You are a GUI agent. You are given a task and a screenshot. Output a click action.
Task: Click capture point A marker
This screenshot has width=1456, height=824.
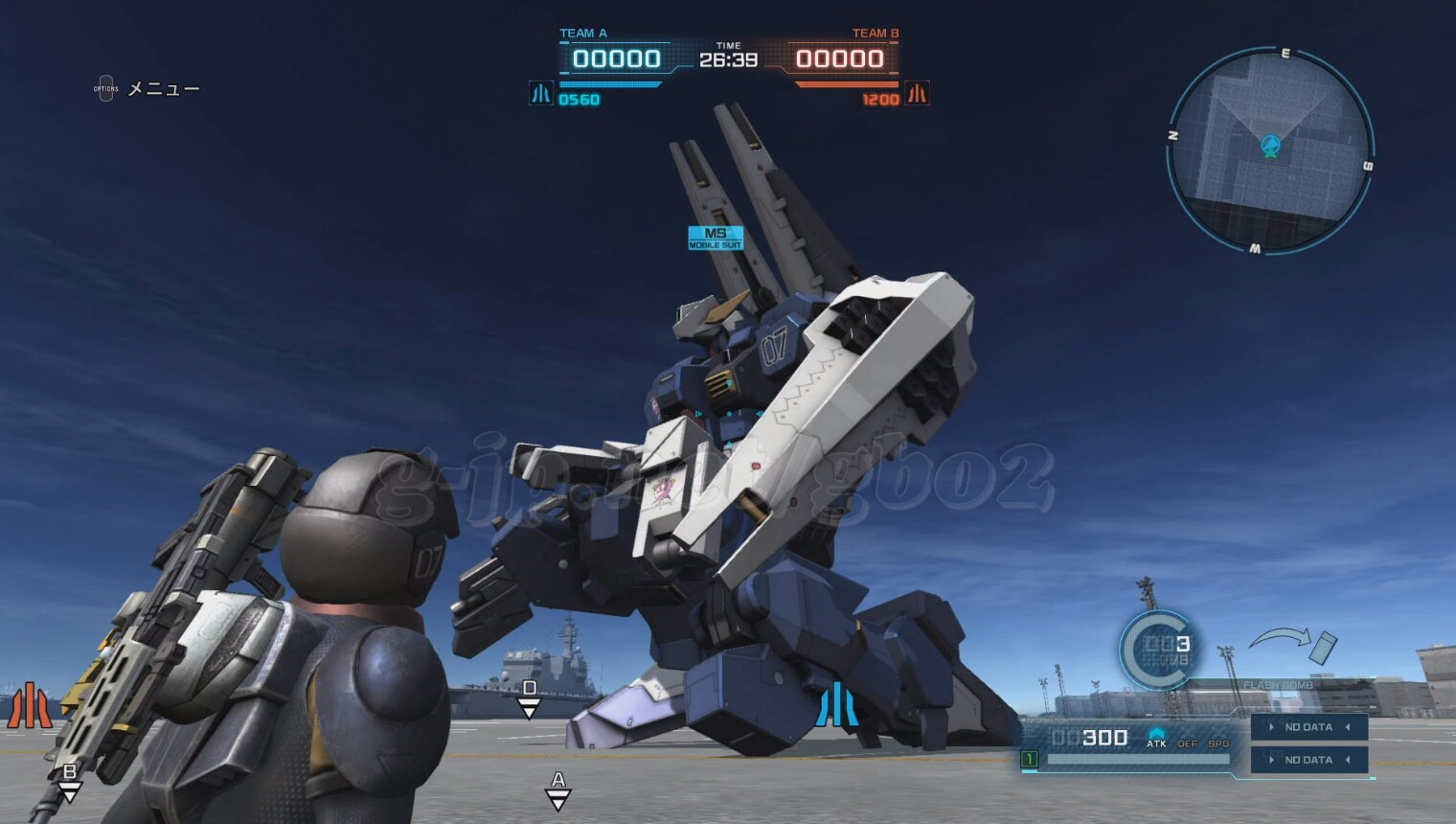pos(557,789)
